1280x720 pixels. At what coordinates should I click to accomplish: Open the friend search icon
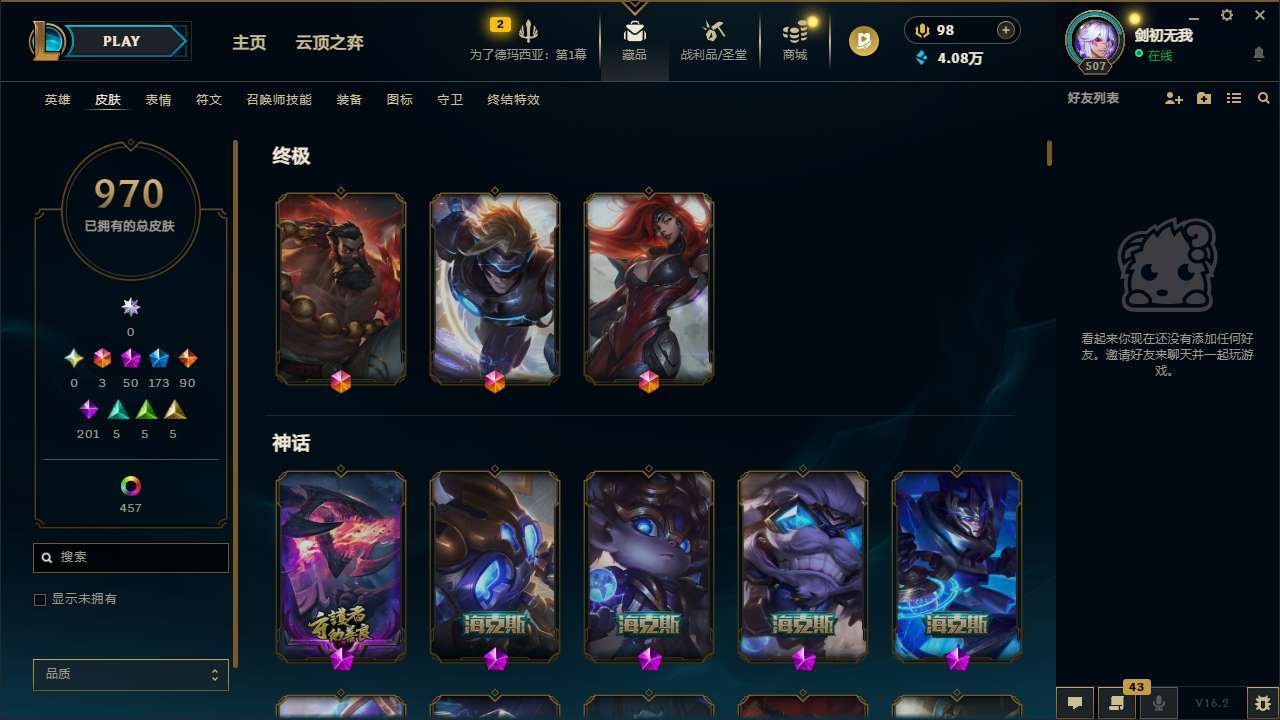tap(1263, 98)
